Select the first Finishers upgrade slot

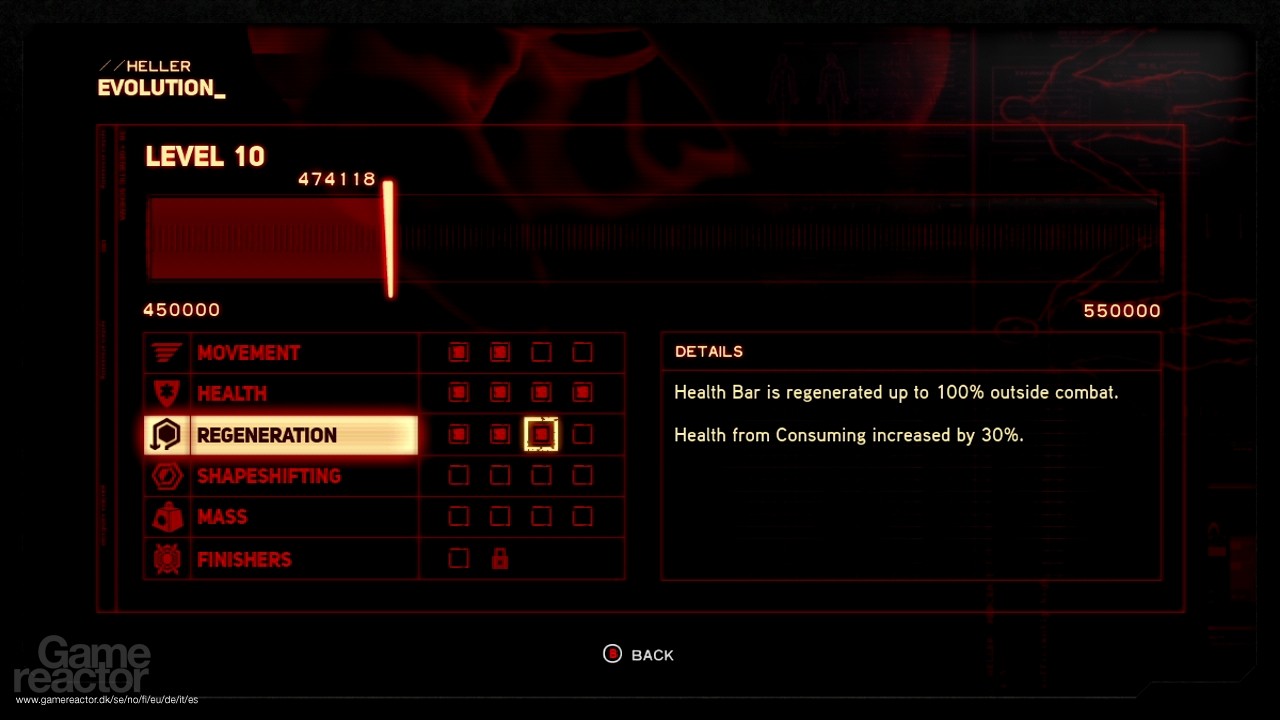[x=458, y=558]
